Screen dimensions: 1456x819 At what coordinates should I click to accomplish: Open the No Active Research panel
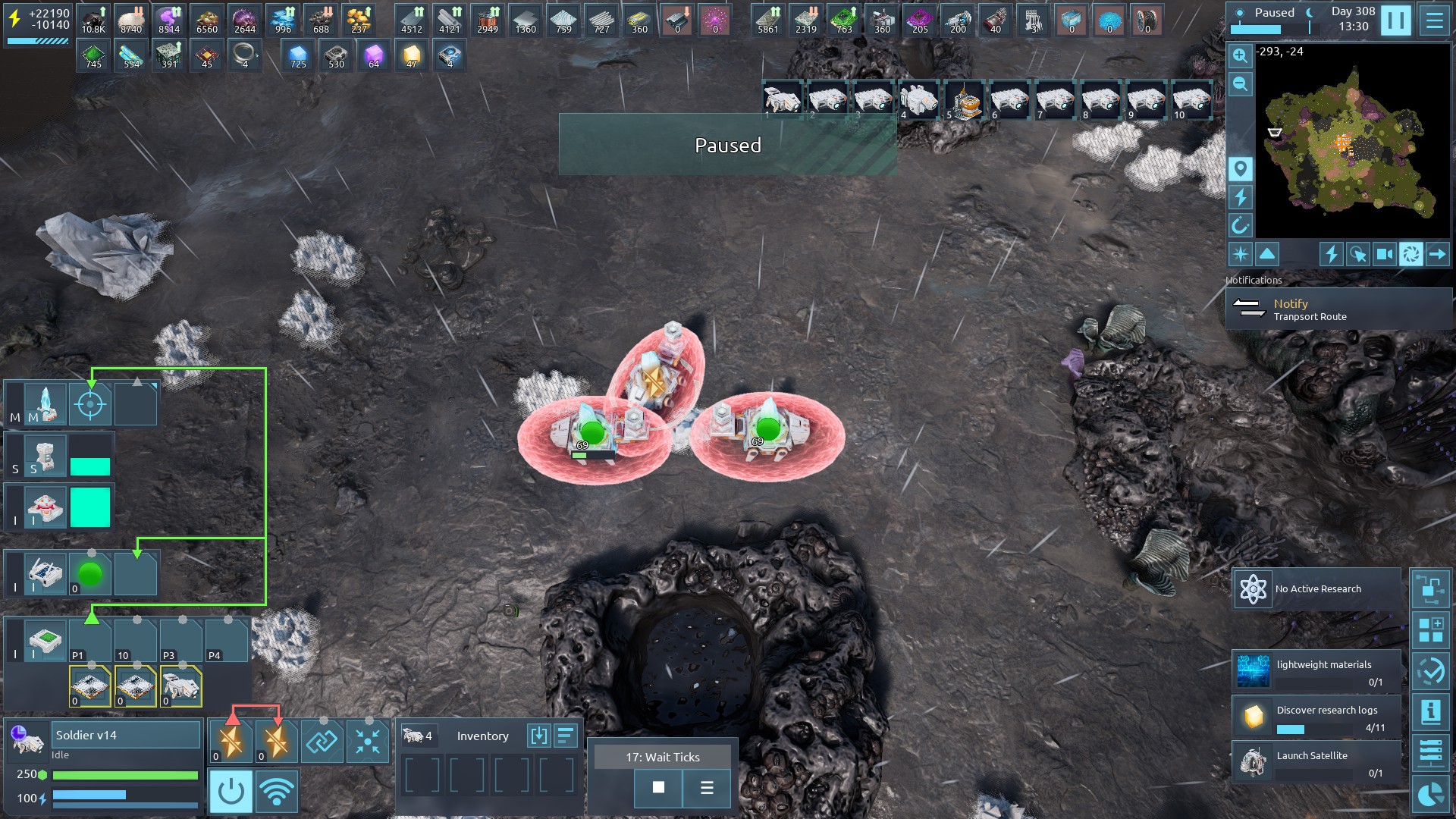click(1316, 589)
